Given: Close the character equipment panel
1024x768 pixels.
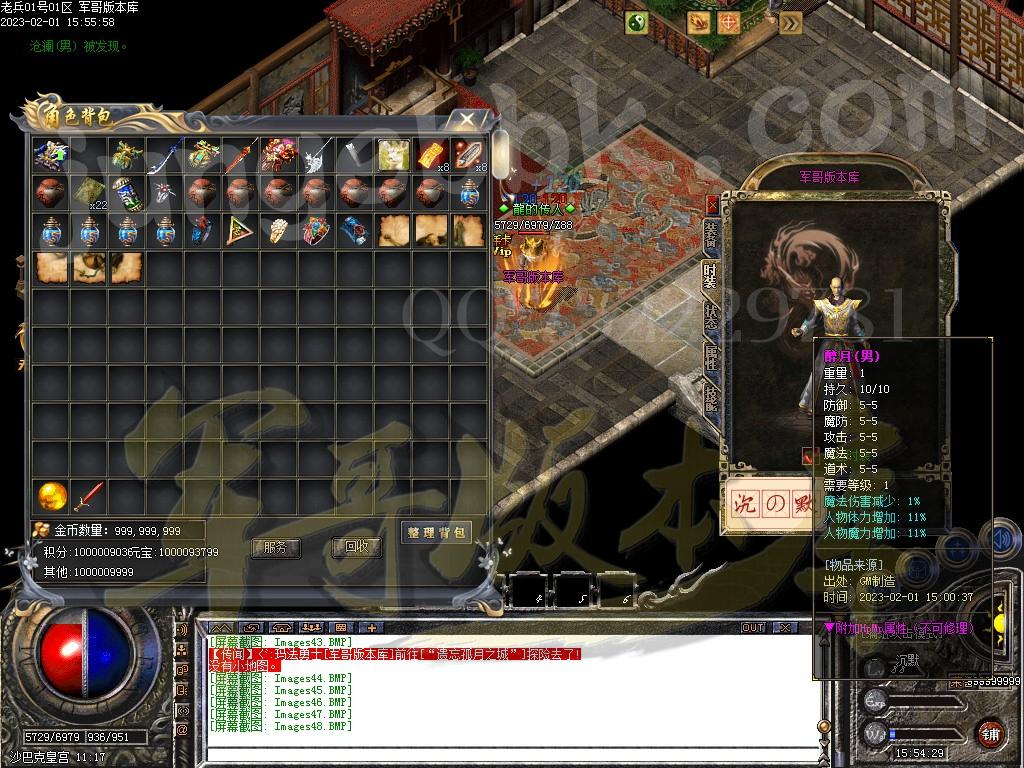Looking at the screenshot, I should pyautogui.click(x=712, y=204).
